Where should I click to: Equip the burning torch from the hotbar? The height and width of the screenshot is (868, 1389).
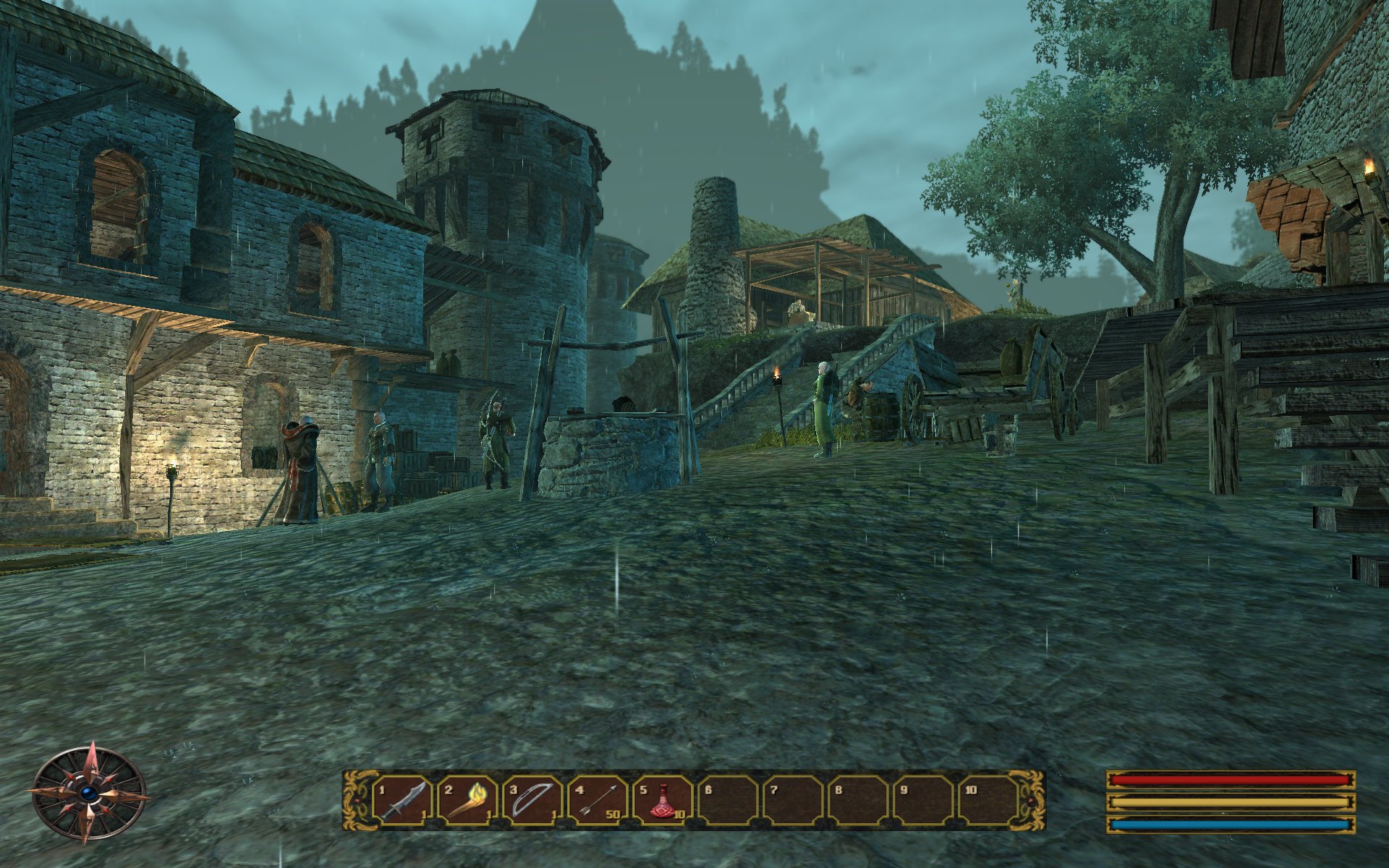467,801
